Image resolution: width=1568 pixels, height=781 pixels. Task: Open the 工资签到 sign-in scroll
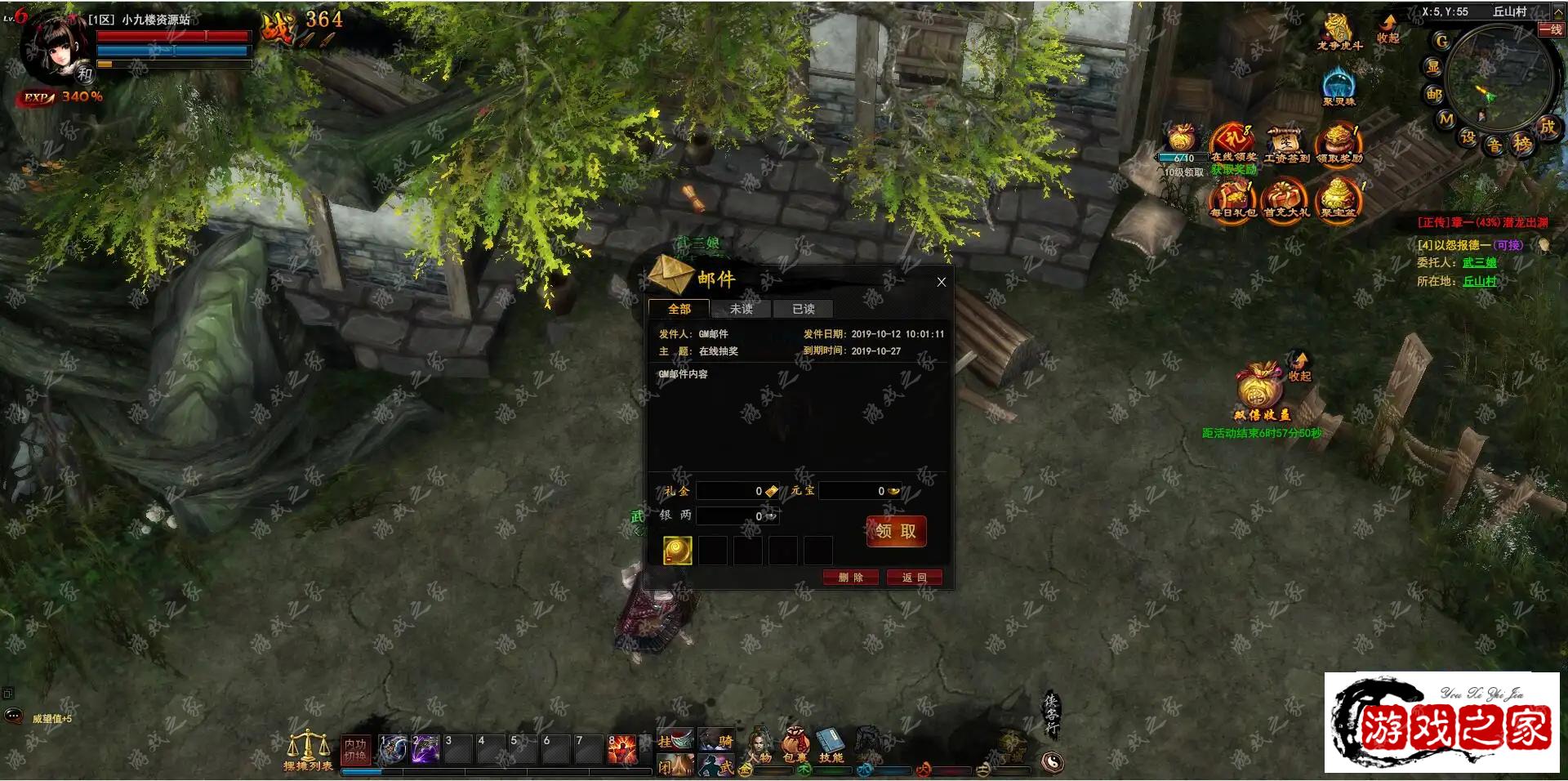(1285, 145)
